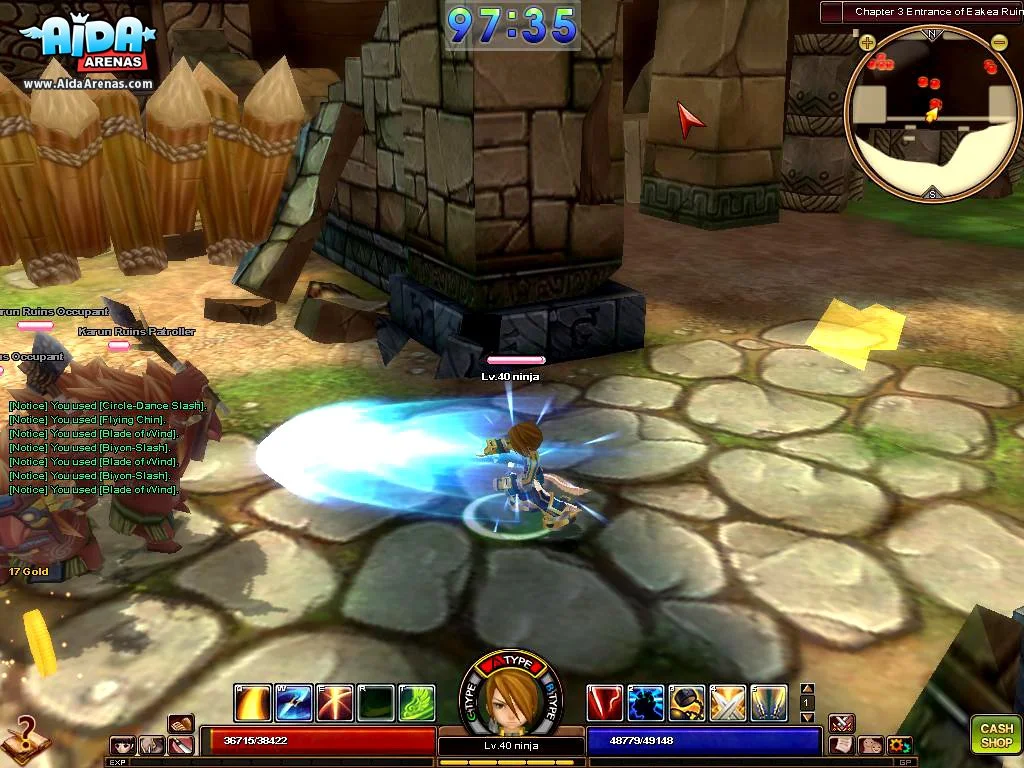Trigger the red cross-slash skill
This screenshot has height=768, width=1024.
point(335,703)
